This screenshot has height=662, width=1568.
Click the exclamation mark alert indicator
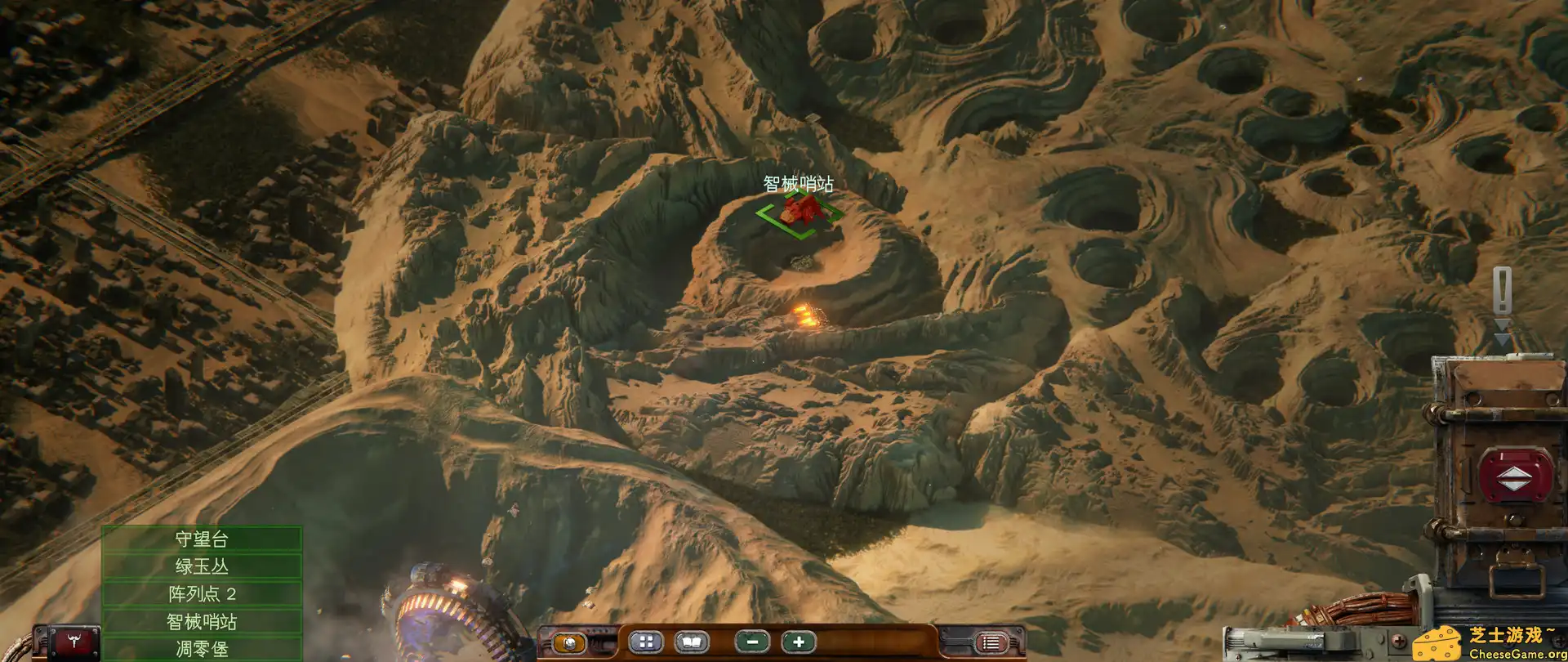coord(1502,291)
